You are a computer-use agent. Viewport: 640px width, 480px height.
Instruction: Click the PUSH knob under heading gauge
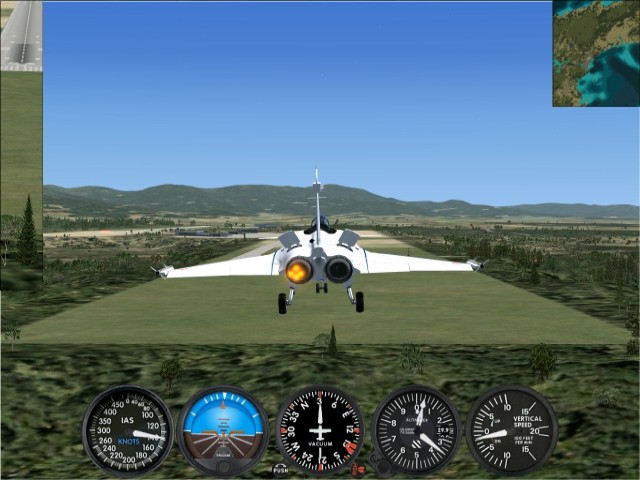(x=281, y=468)
